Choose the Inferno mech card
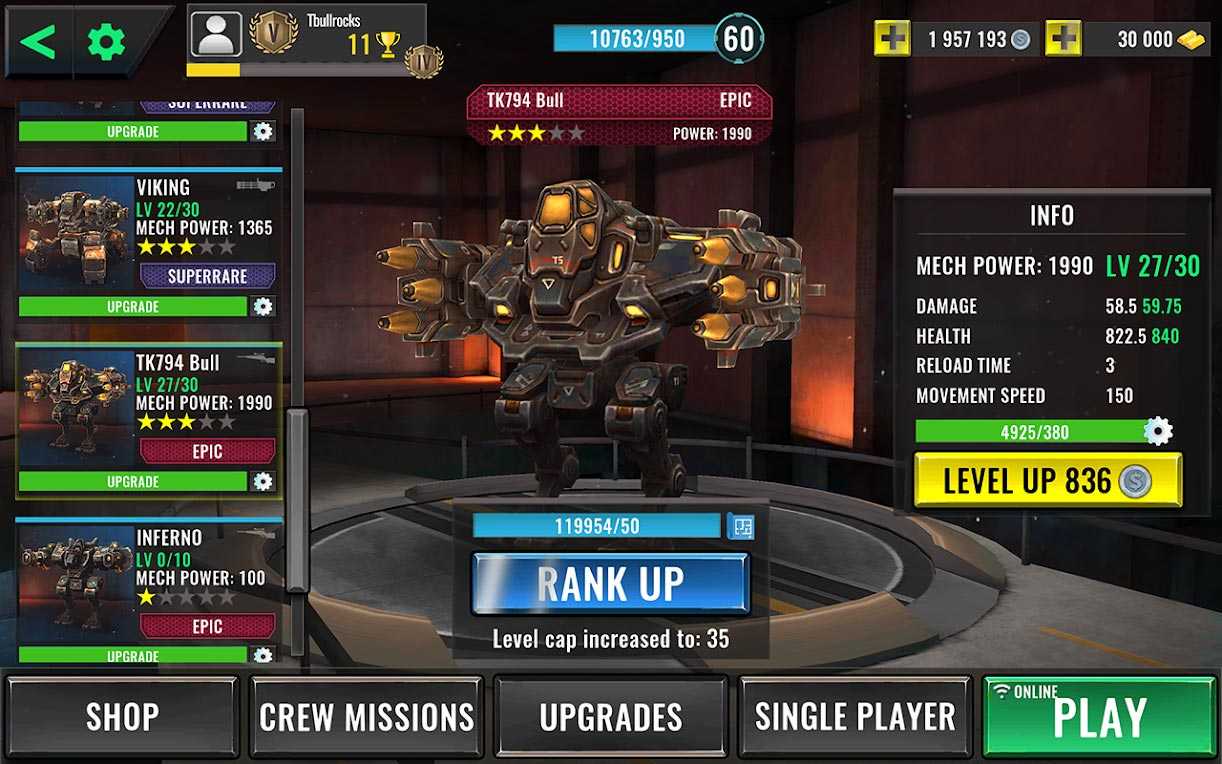Screen dimensions: 1222x764 tap(148, 582)
